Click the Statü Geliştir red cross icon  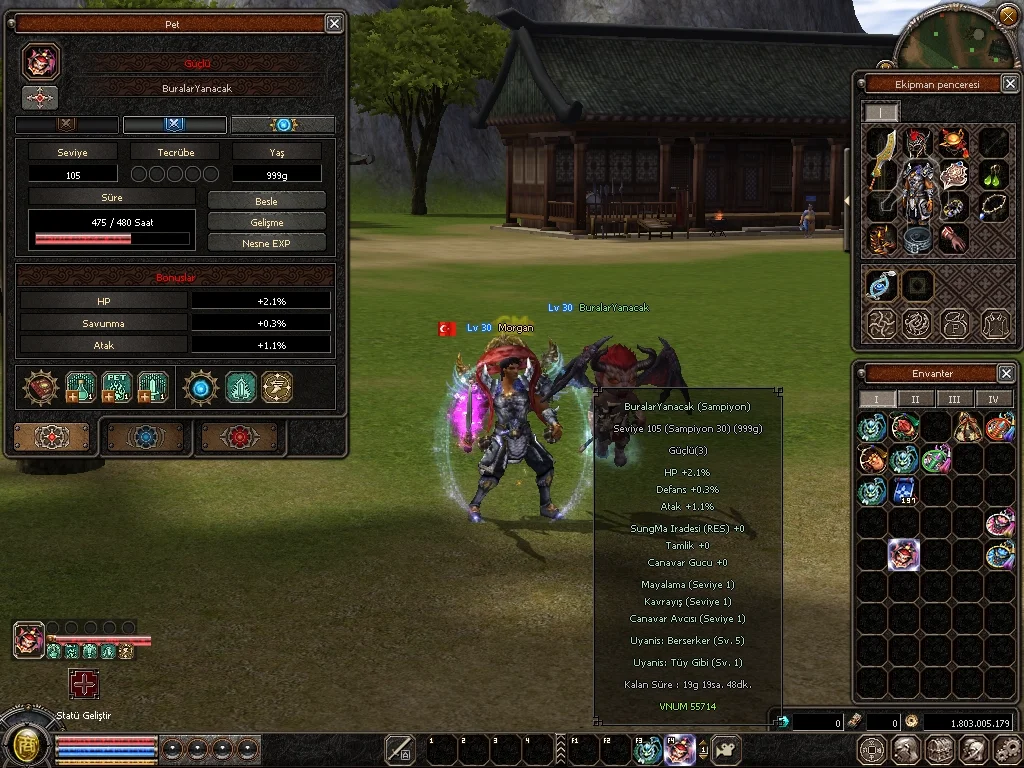coord(84,684)
